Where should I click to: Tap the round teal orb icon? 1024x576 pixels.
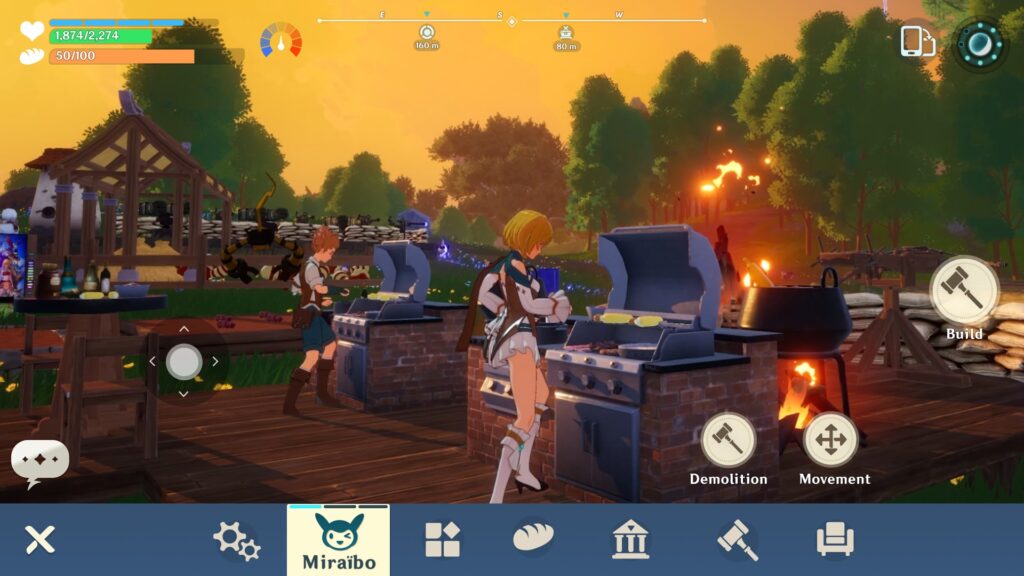point(979,44)
